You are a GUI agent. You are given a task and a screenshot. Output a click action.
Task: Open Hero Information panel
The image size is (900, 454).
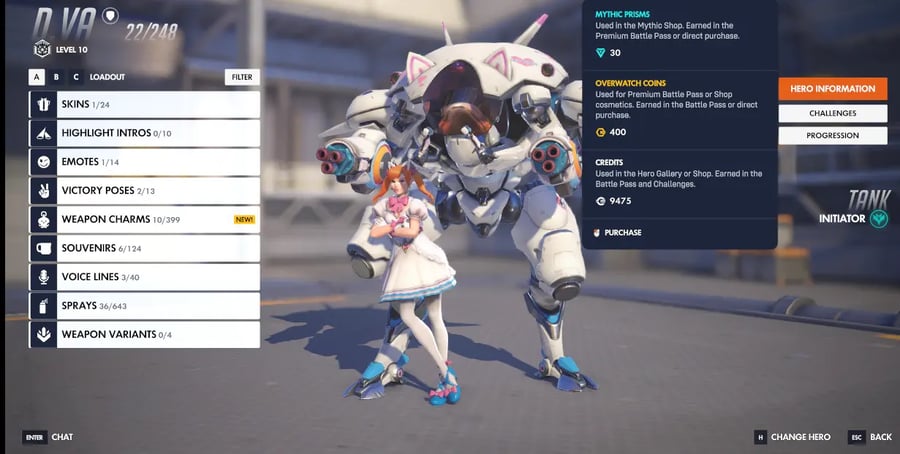(x=832, y=89)
